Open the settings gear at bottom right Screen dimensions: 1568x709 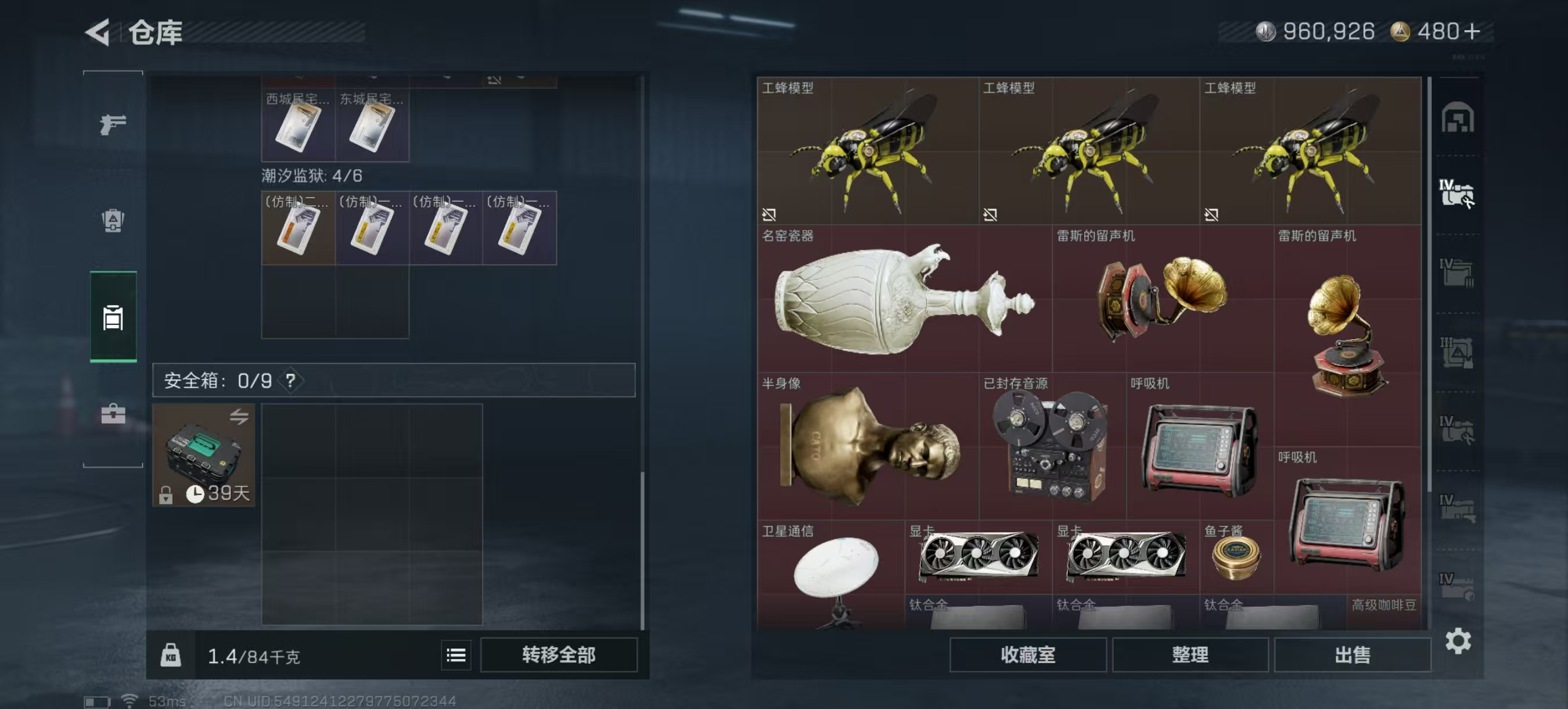(x=1459, y=642)
